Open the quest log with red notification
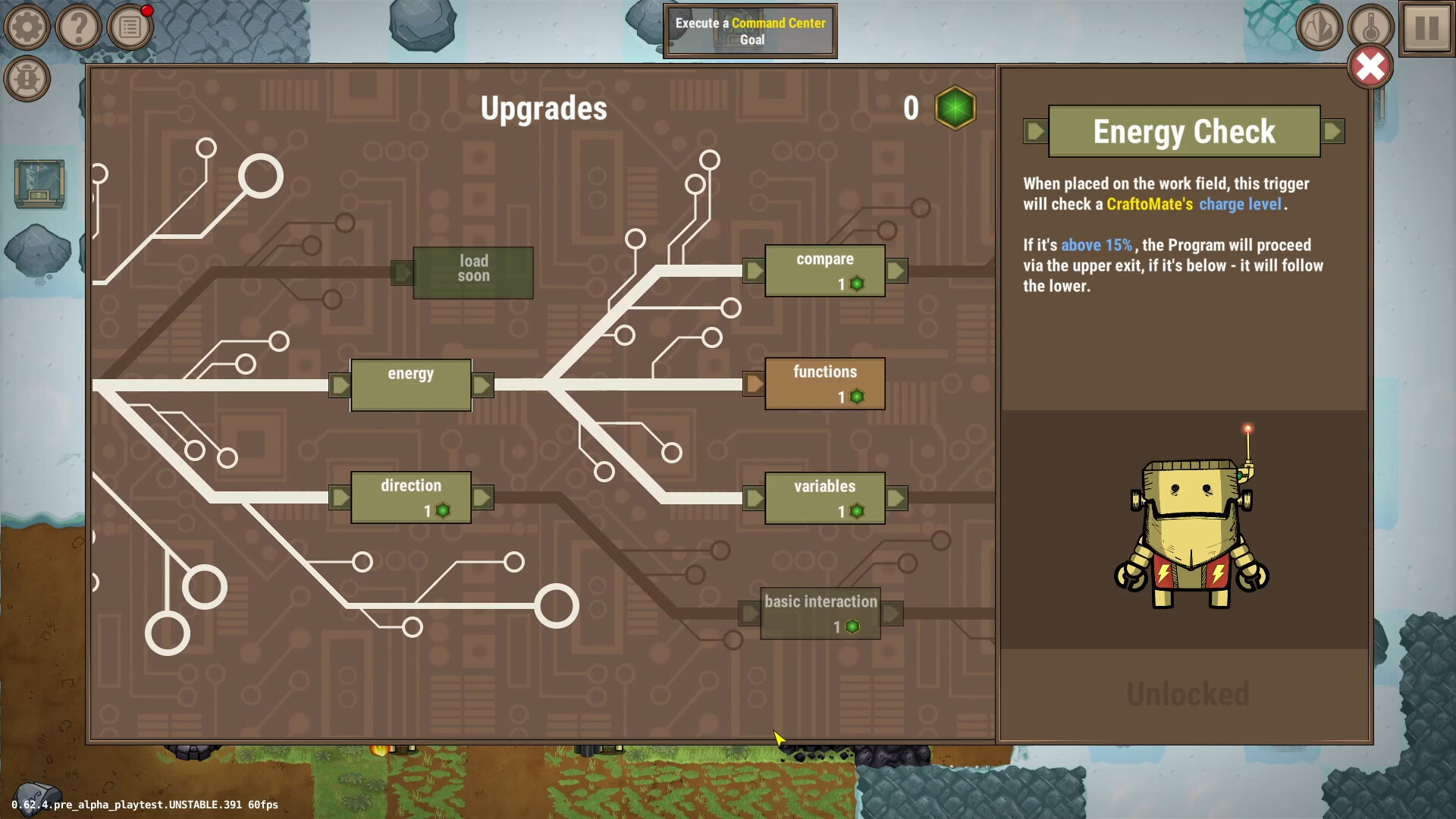Screen dimensions: 1456x819 [130, 27]
